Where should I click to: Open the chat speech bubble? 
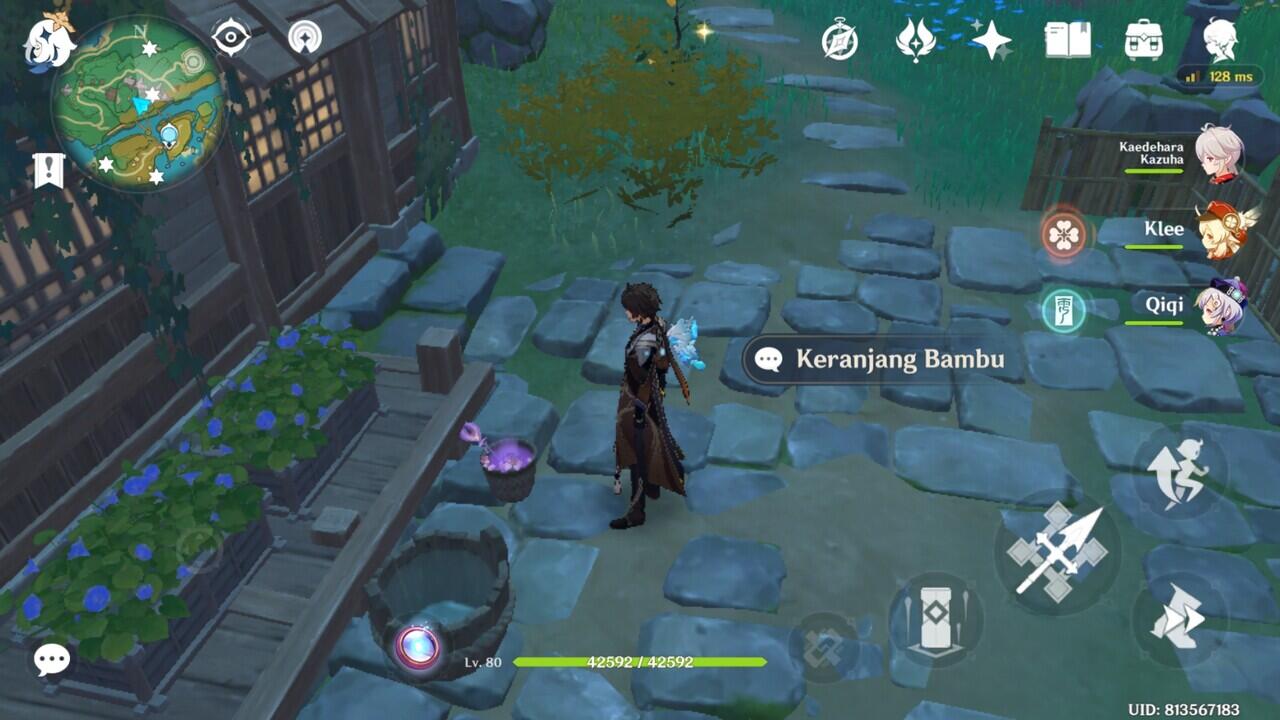point(52,659)
